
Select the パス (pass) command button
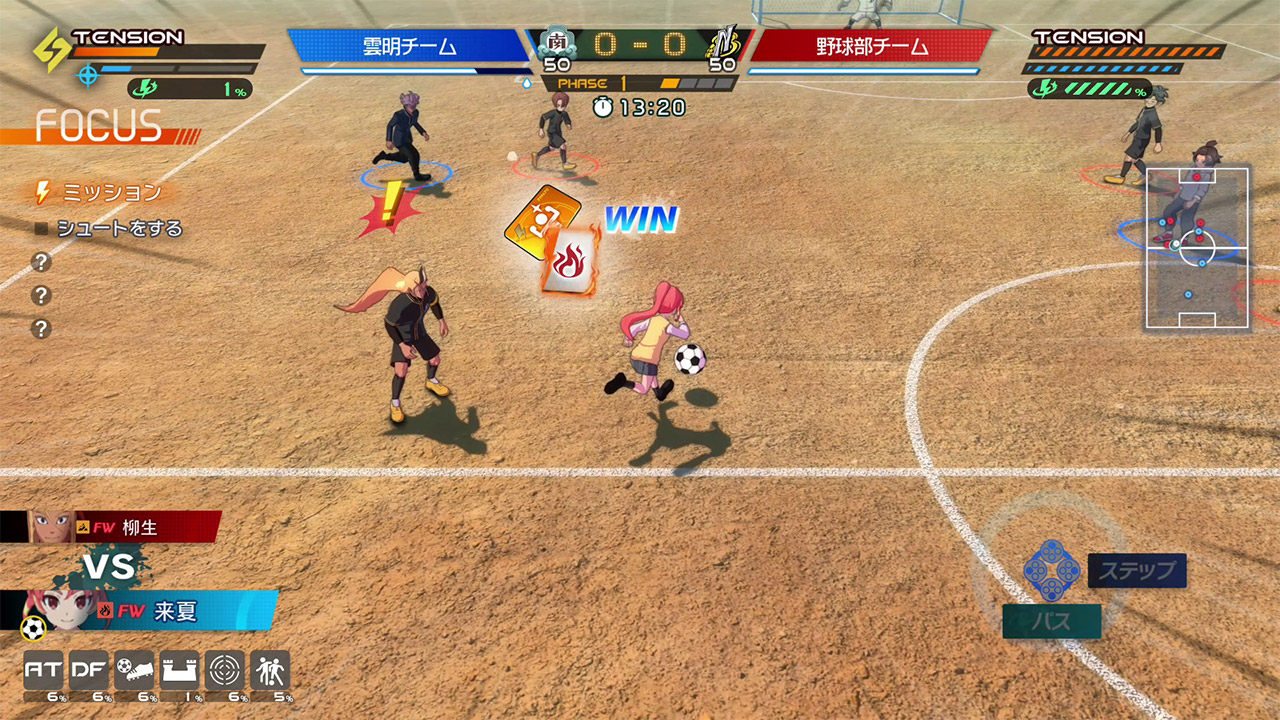tap(1051, 621)
